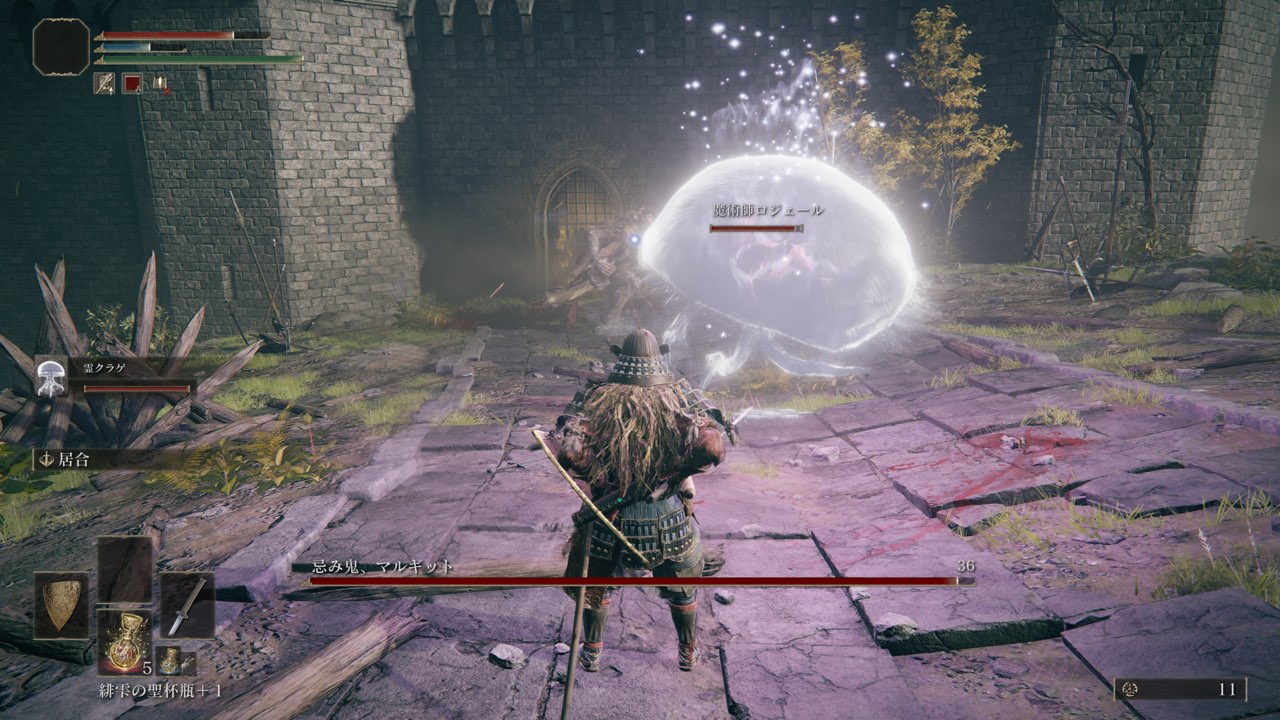
Task: Select the empty spell slot above the flask
Action: click(x=125, y=569)
